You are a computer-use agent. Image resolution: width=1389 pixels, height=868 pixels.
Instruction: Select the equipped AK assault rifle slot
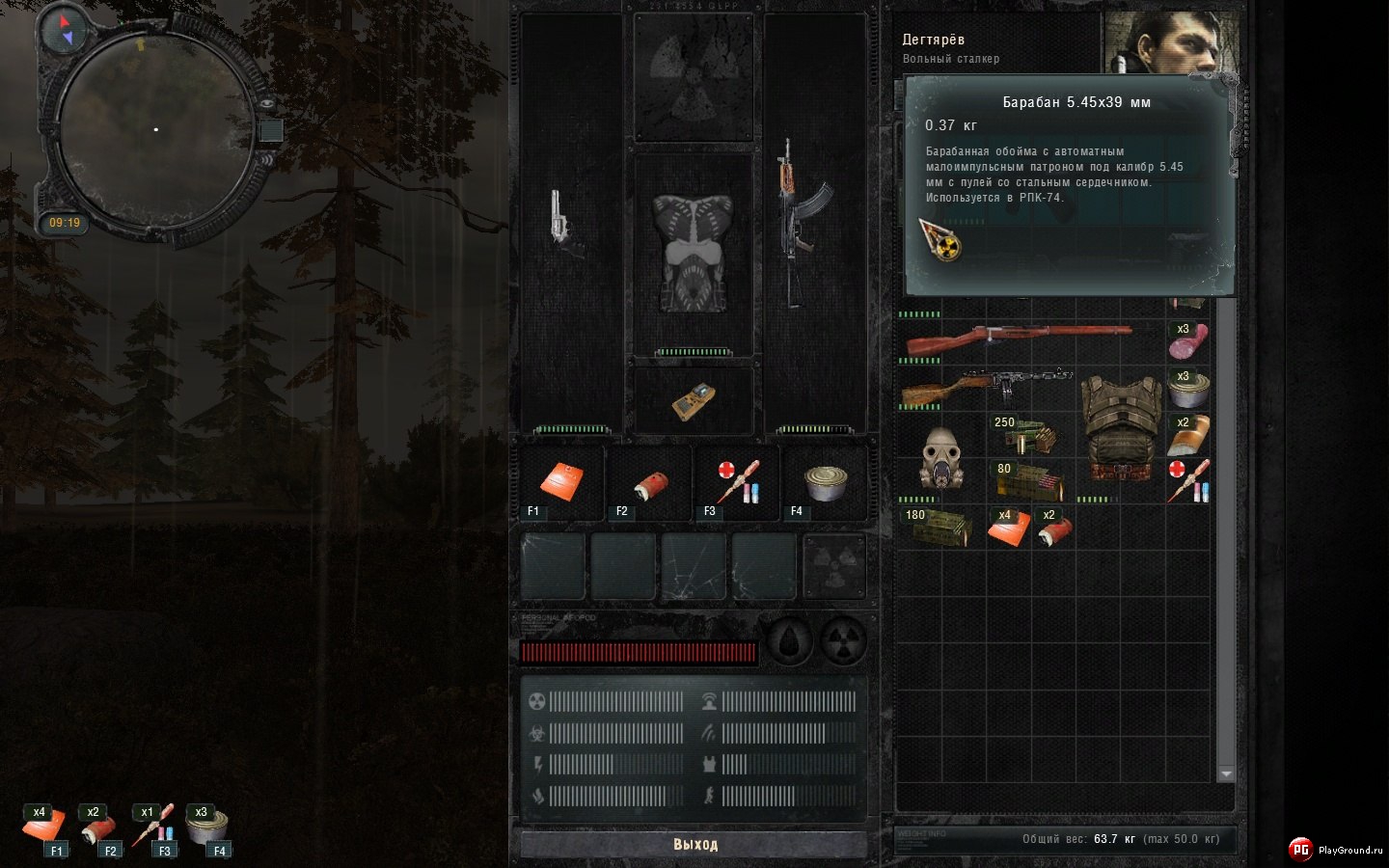(x=800, y=222)
